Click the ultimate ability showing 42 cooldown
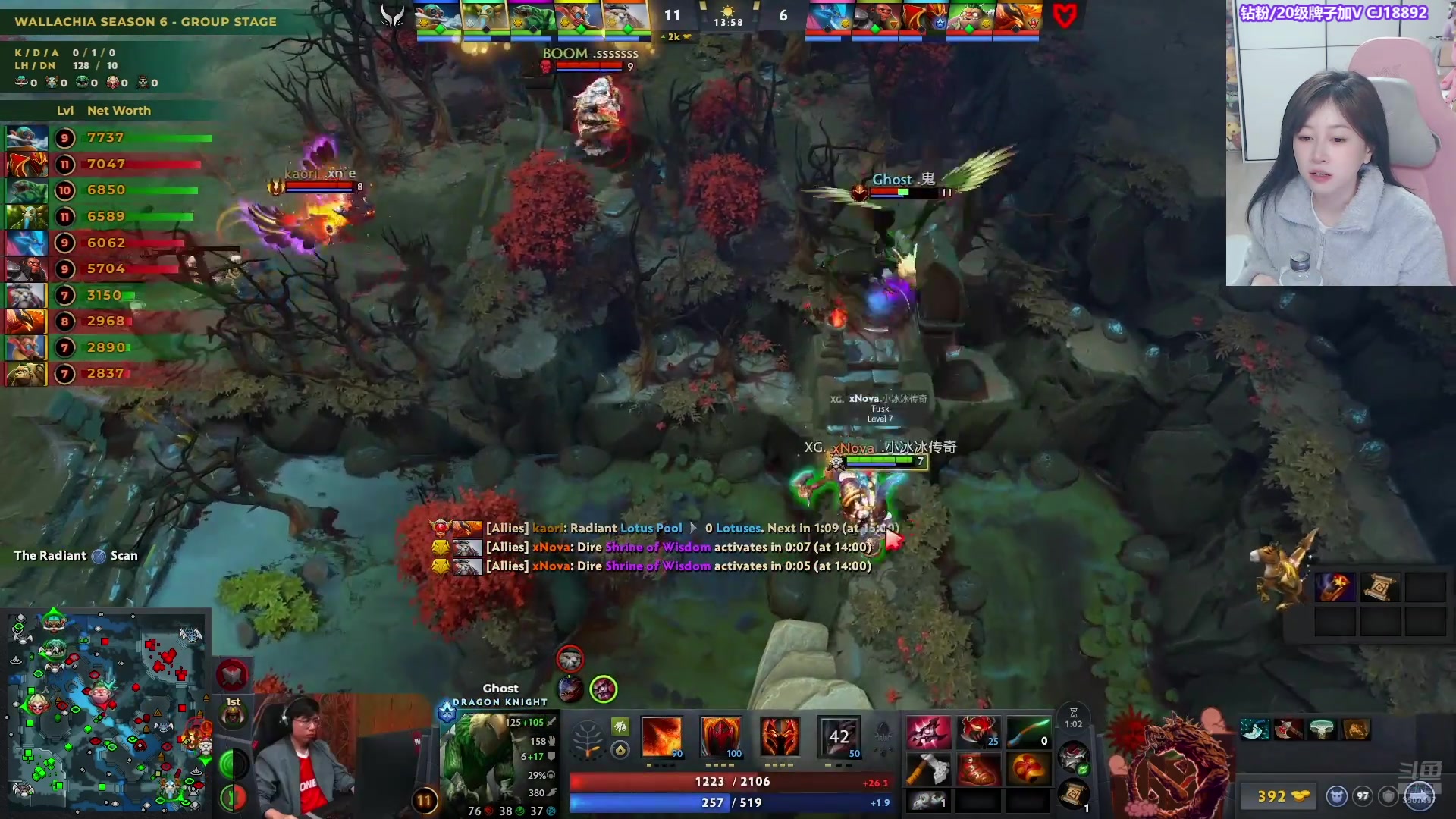 click(x=839, y=736)
